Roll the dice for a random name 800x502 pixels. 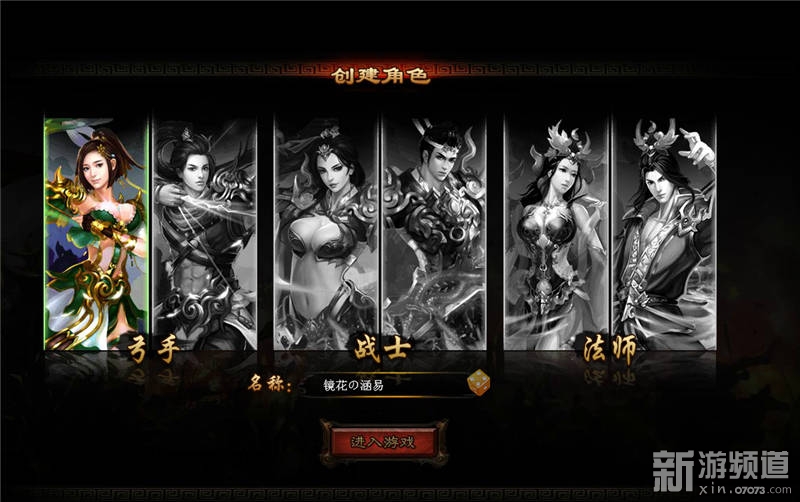[x=478, y=384]
